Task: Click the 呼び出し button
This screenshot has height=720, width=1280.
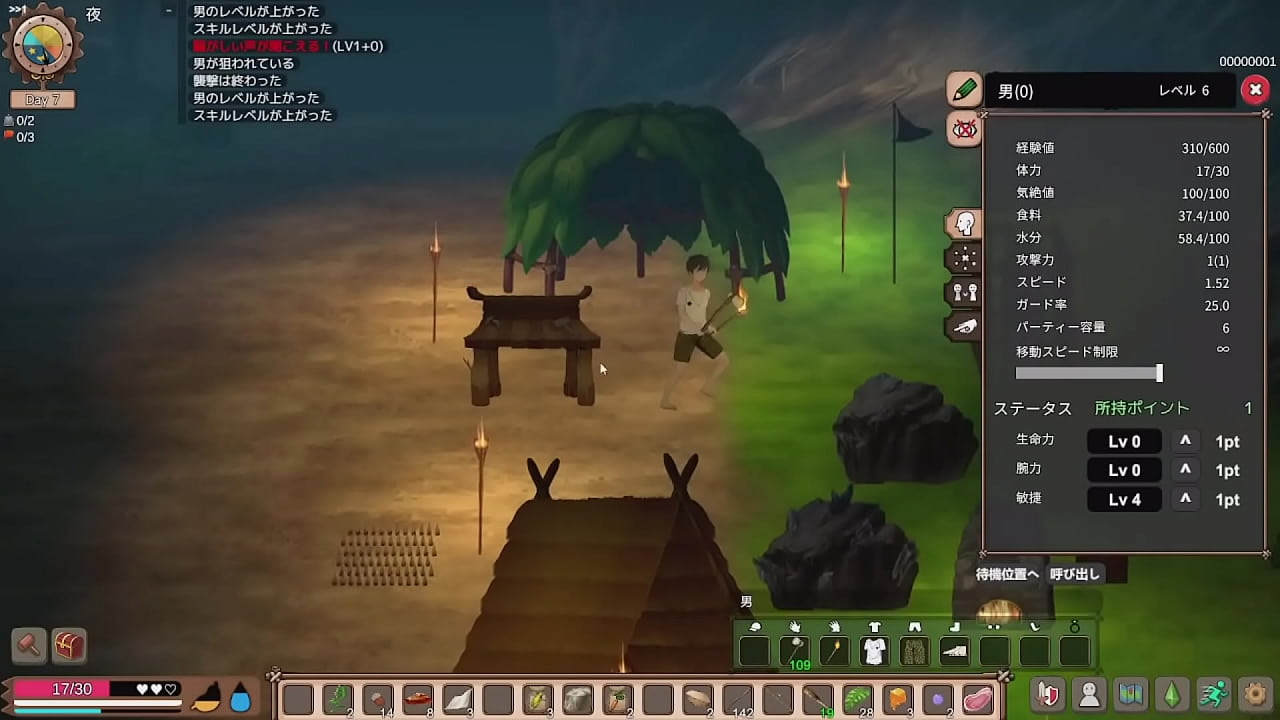Action: click(x=1075, y=574)
